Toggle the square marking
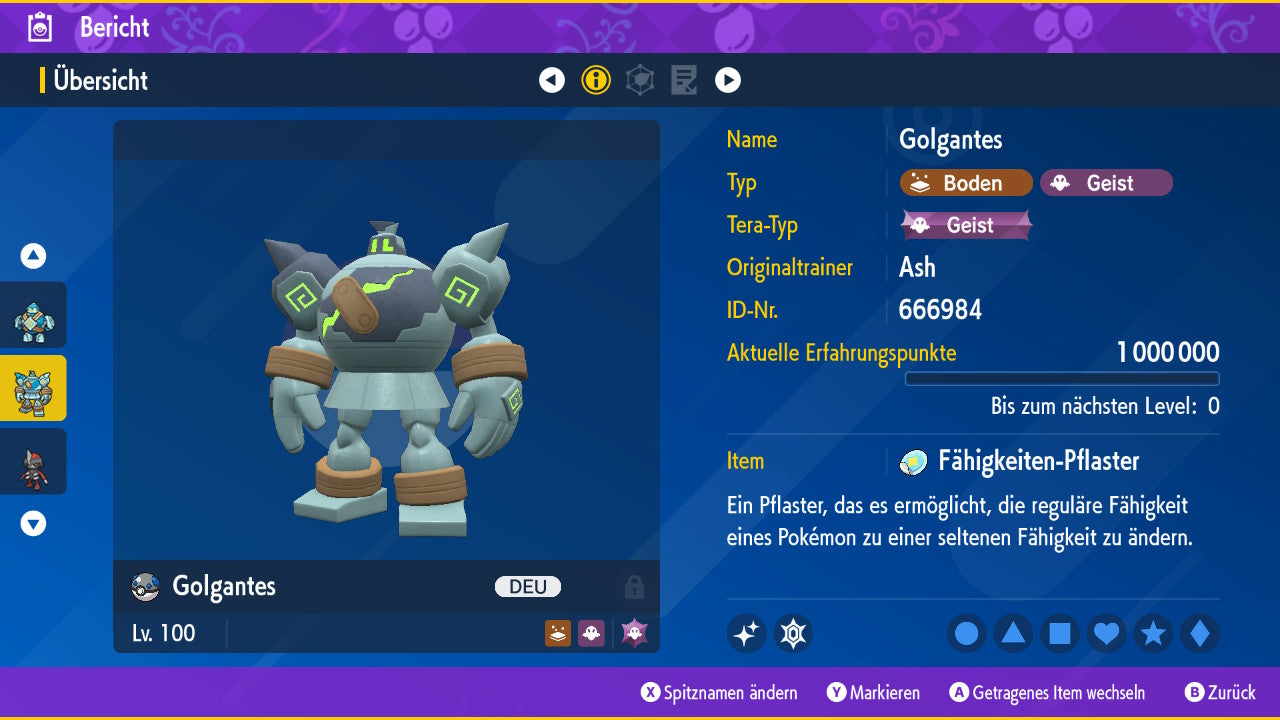Viewport: 1280px width, 720px height. pyautogui.click(x=1060, y=633)
